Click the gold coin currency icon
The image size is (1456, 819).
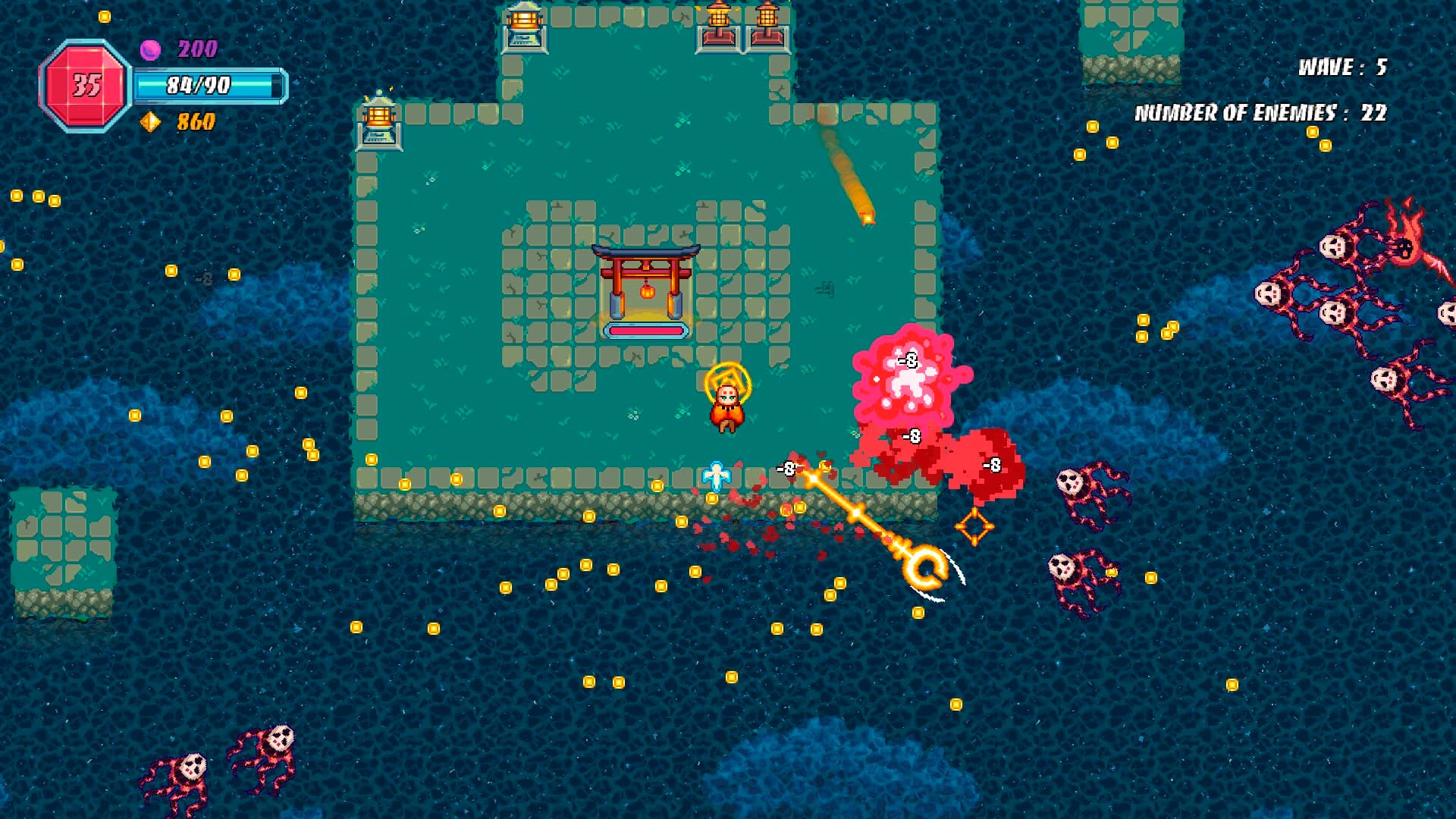(x=150, y=121)
